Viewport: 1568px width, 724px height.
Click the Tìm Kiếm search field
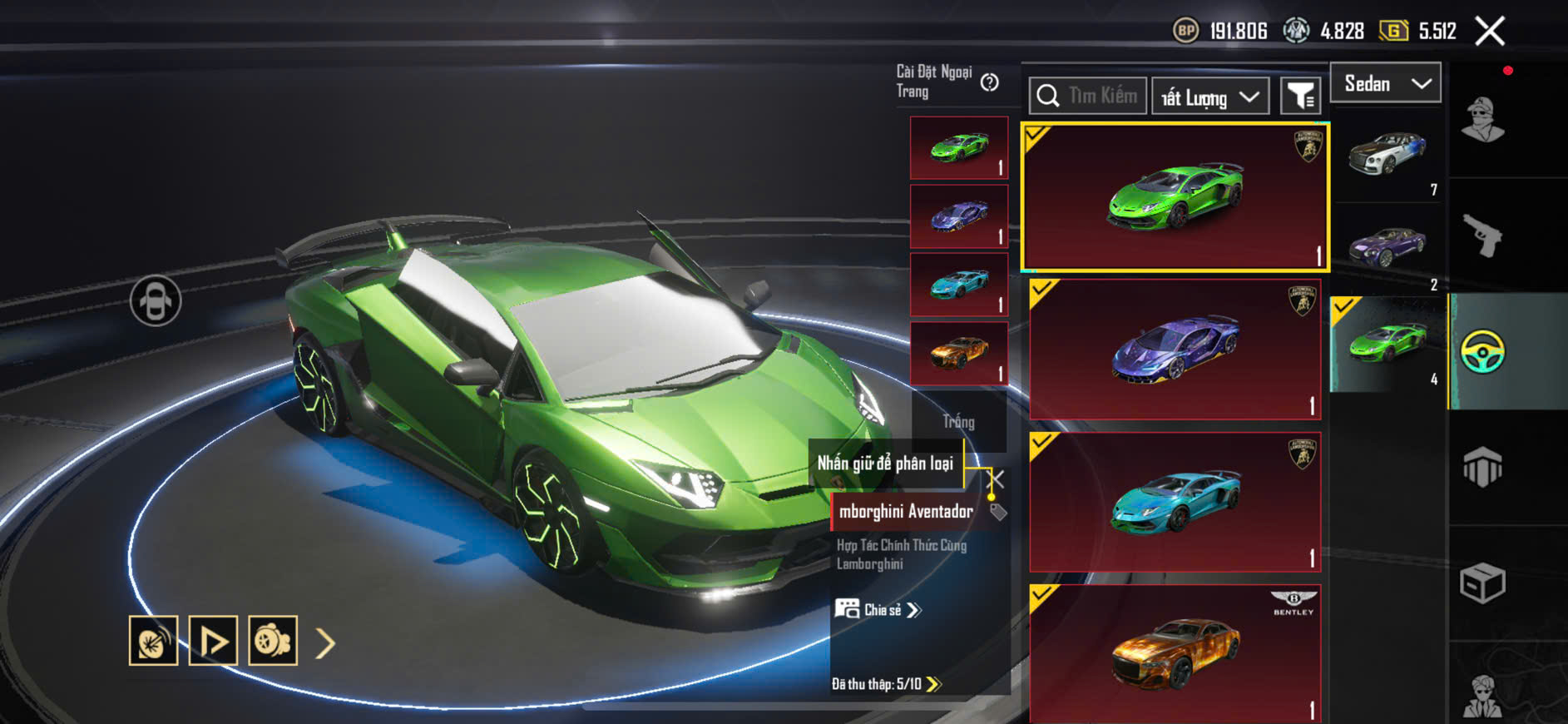click(x=1088, y=96)
